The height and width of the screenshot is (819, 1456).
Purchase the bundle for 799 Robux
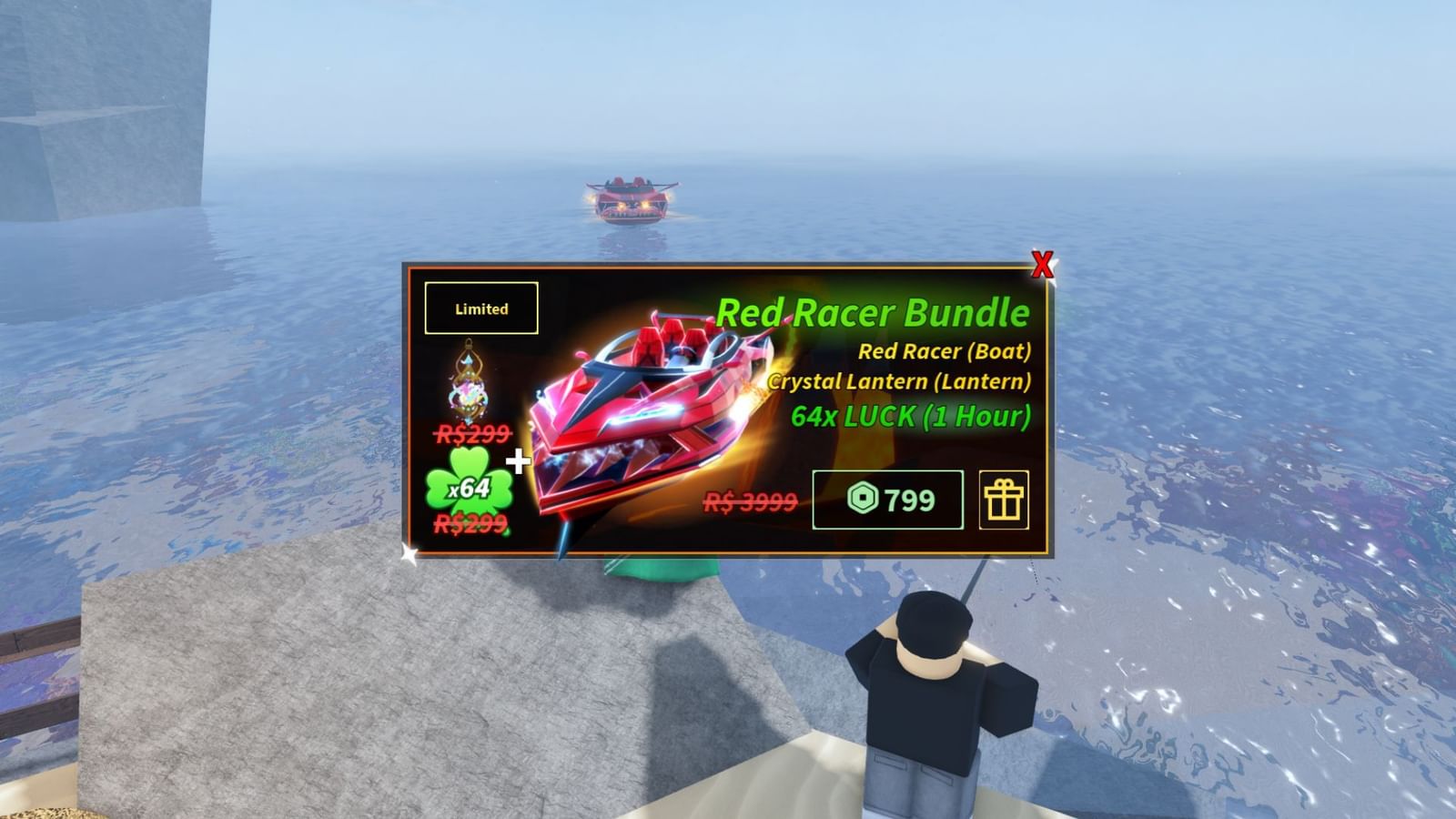[887, 498]
